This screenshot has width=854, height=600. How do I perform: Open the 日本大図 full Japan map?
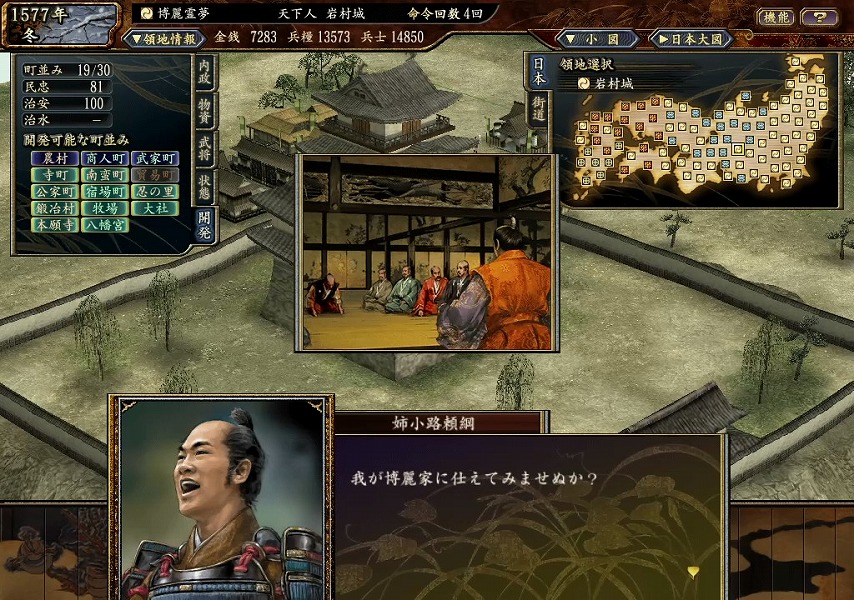(x=692, y=39)
